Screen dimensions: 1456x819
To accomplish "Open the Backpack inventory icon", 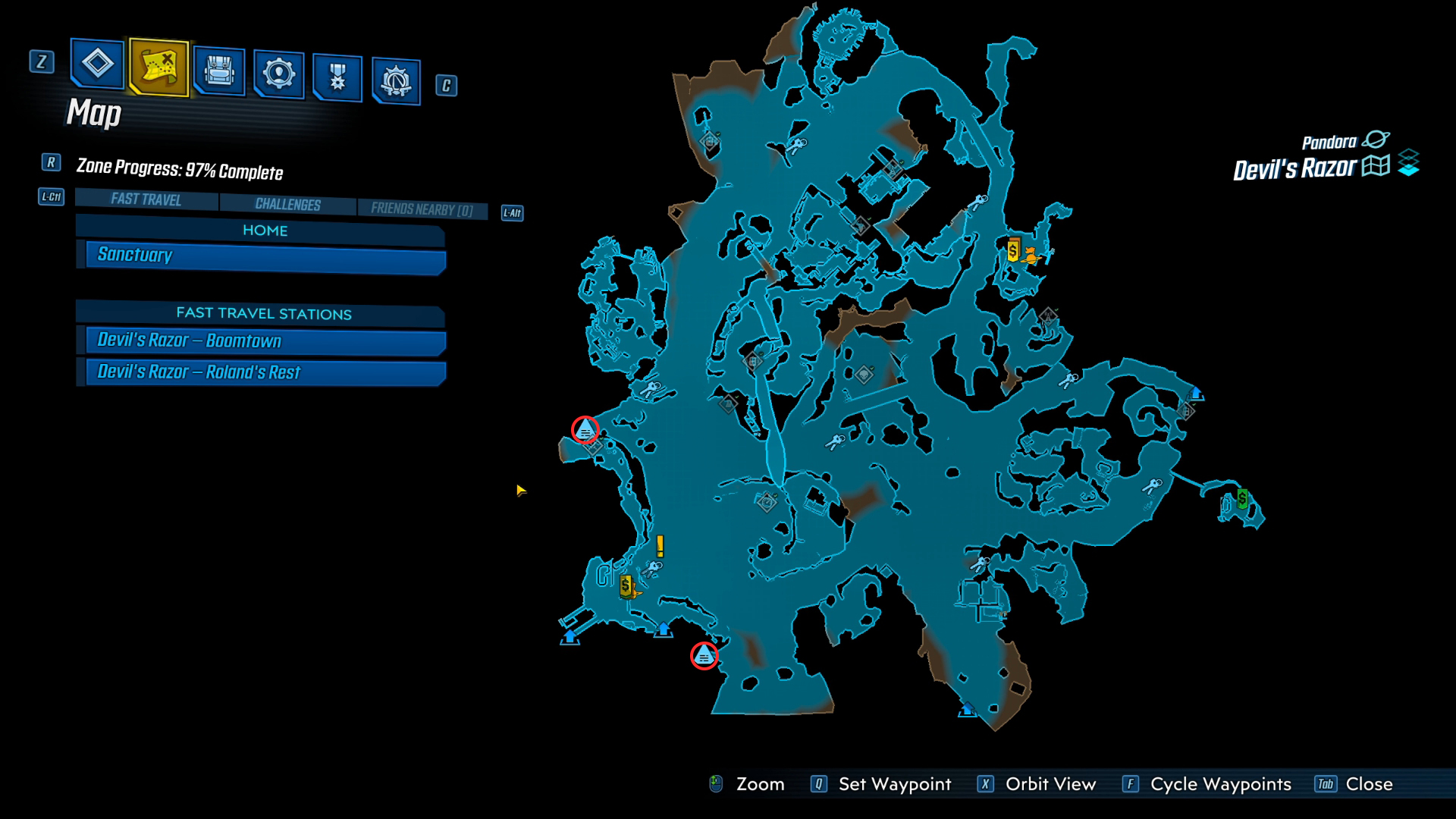I will point(218,72).
